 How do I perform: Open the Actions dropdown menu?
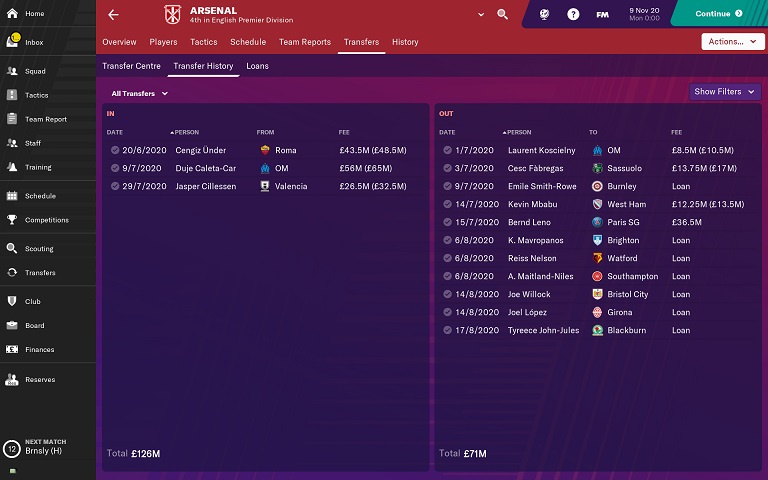pyautogui.click(x=733, y=42)
